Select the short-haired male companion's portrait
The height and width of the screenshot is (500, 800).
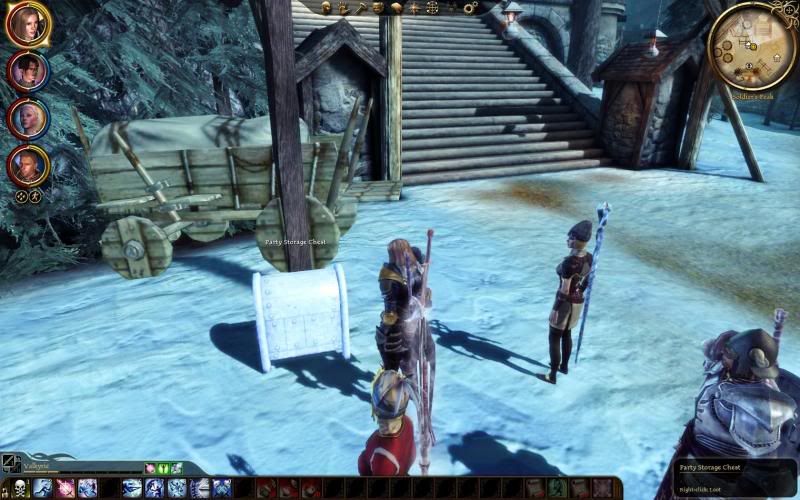pyautogui.click(x=26, y=165)
